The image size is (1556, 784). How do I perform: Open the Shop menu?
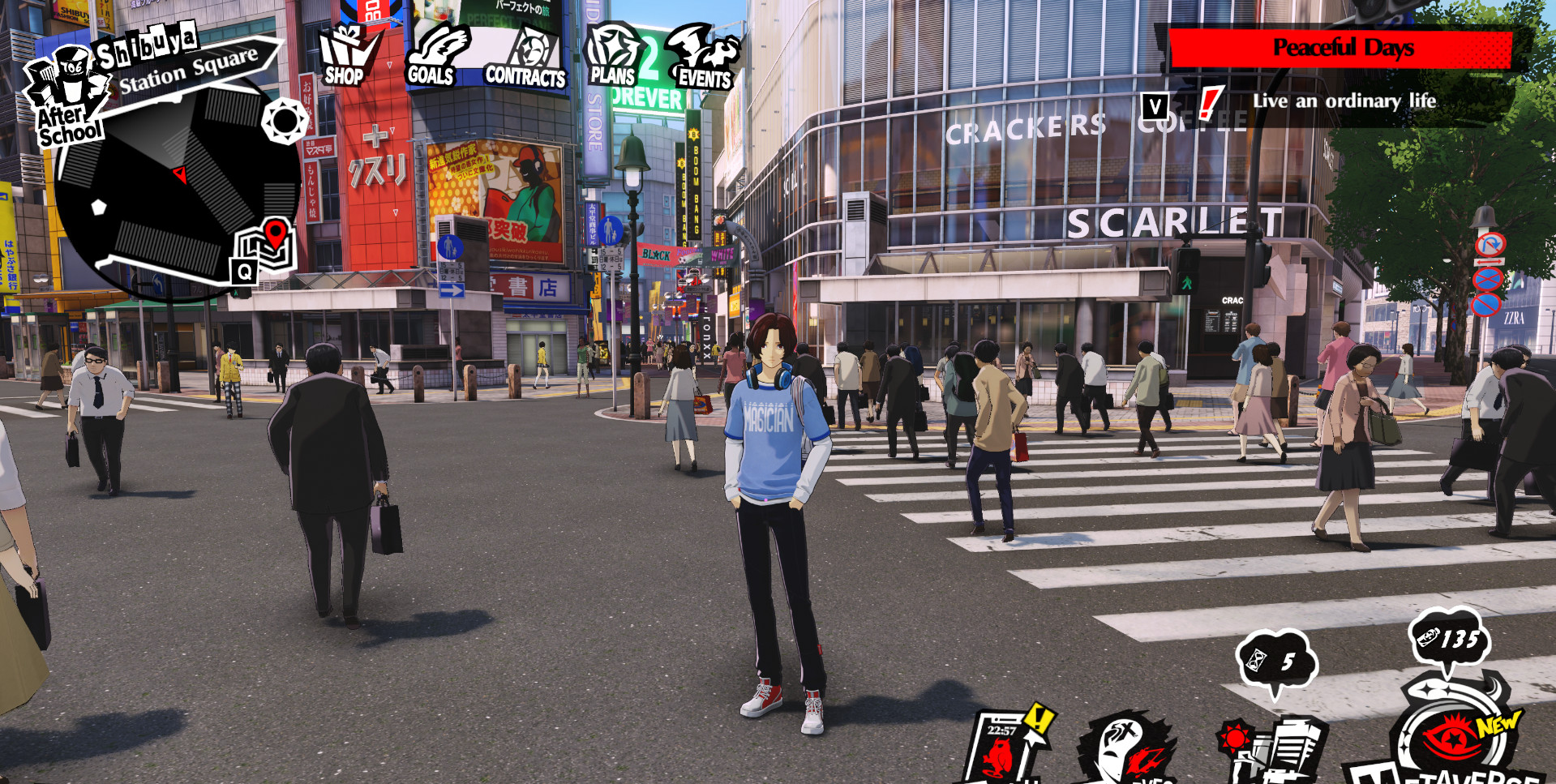[344, 57]
